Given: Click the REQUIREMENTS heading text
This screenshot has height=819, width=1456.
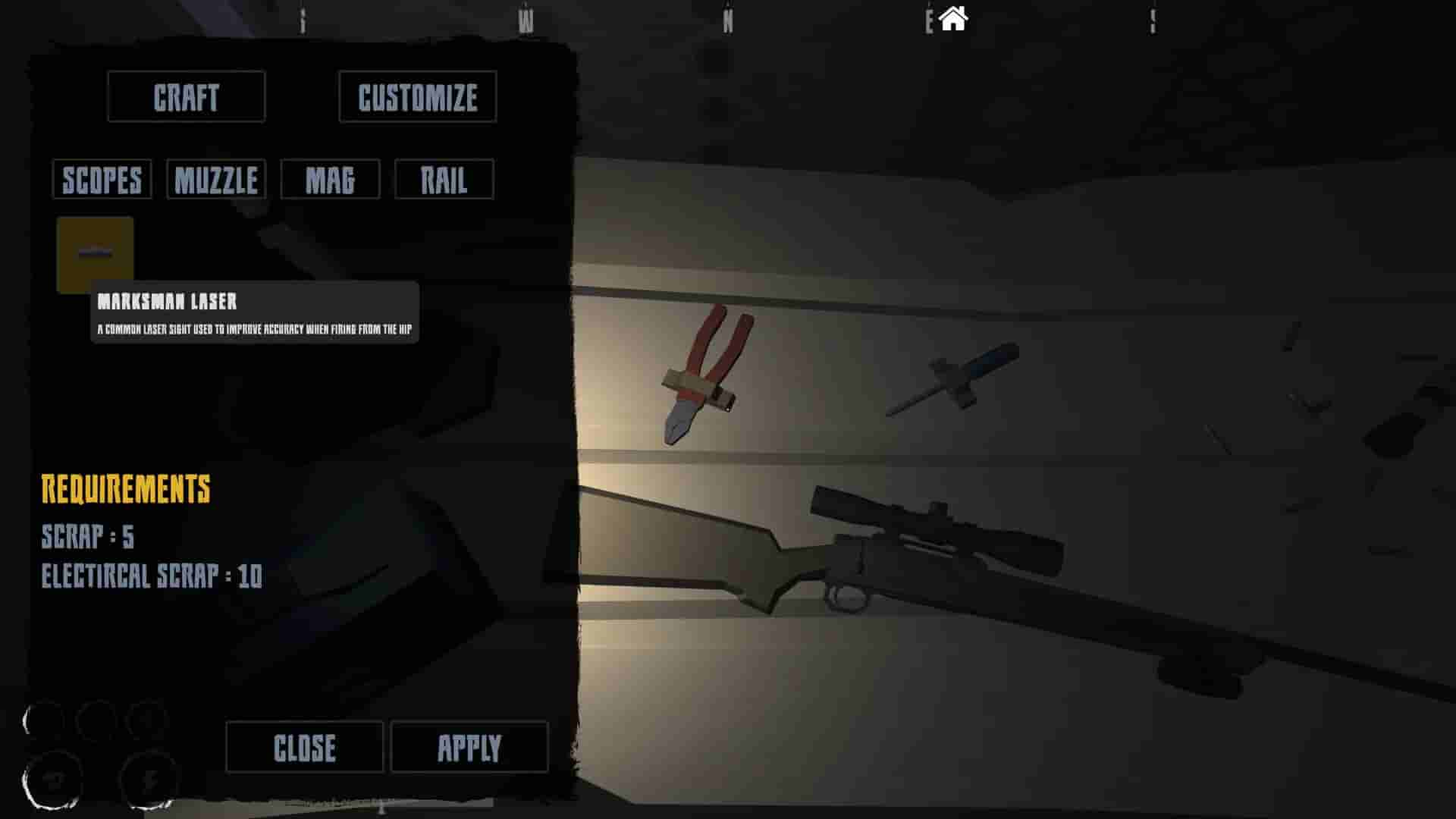Looking at the screenshot, I should pyautogui.click(x=126, y=489).
